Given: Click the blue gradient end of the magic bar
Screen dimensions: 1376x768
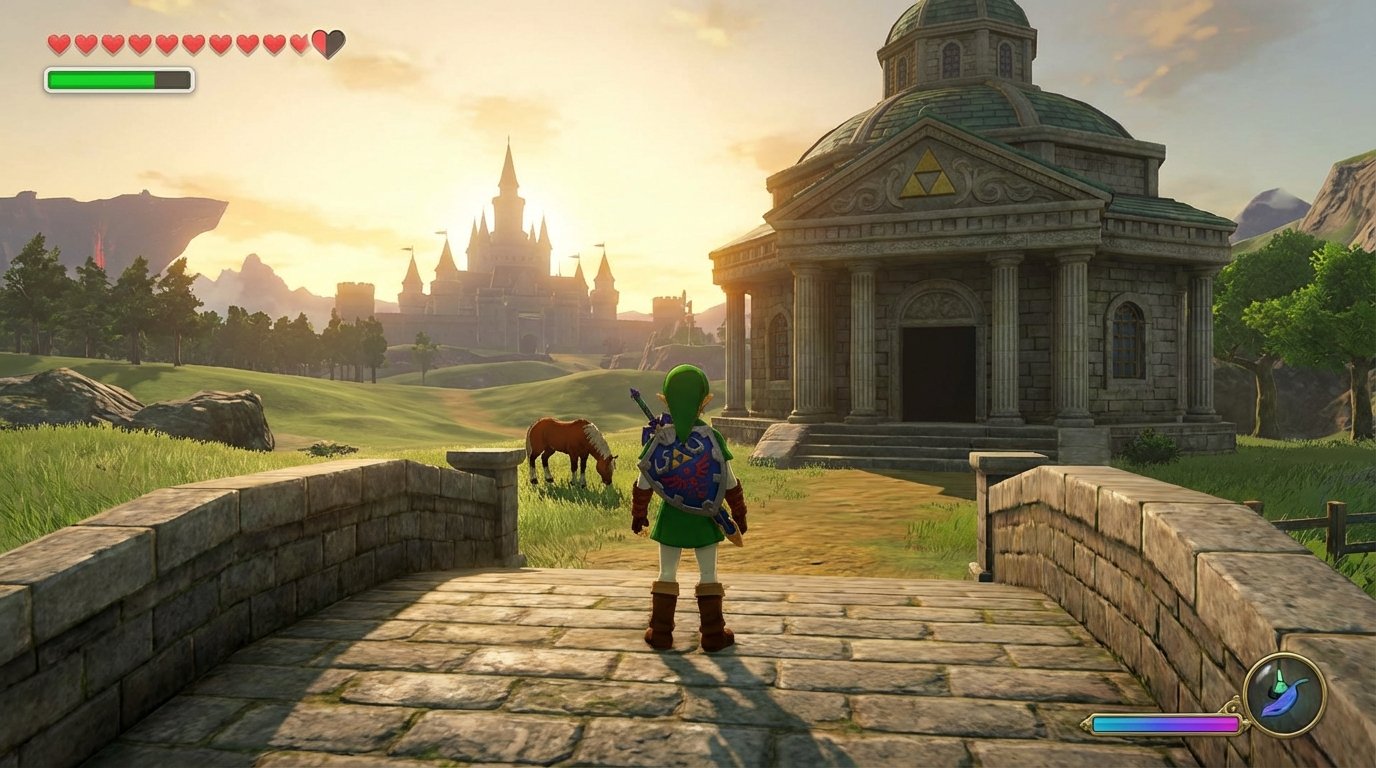Looking at the screenshot, I should click(1098, 723).
